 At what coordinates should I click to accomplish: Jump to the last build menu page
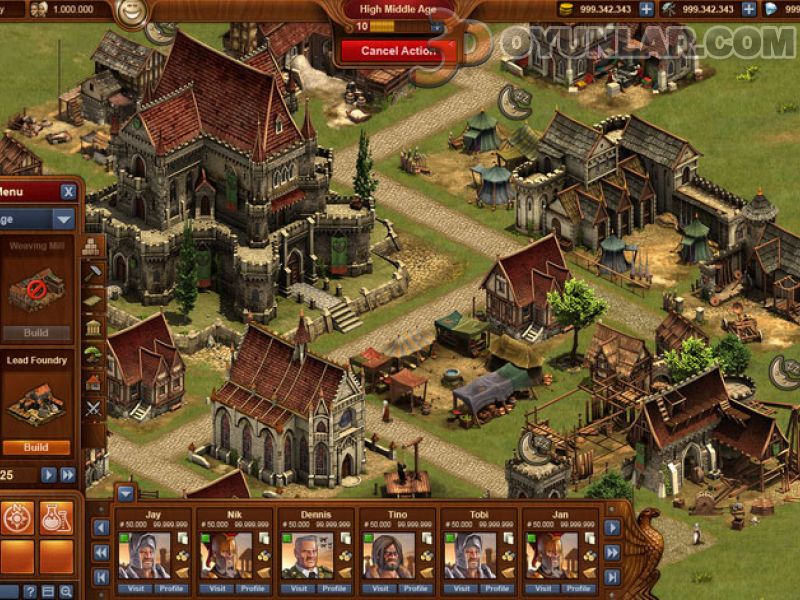point(68,475)
